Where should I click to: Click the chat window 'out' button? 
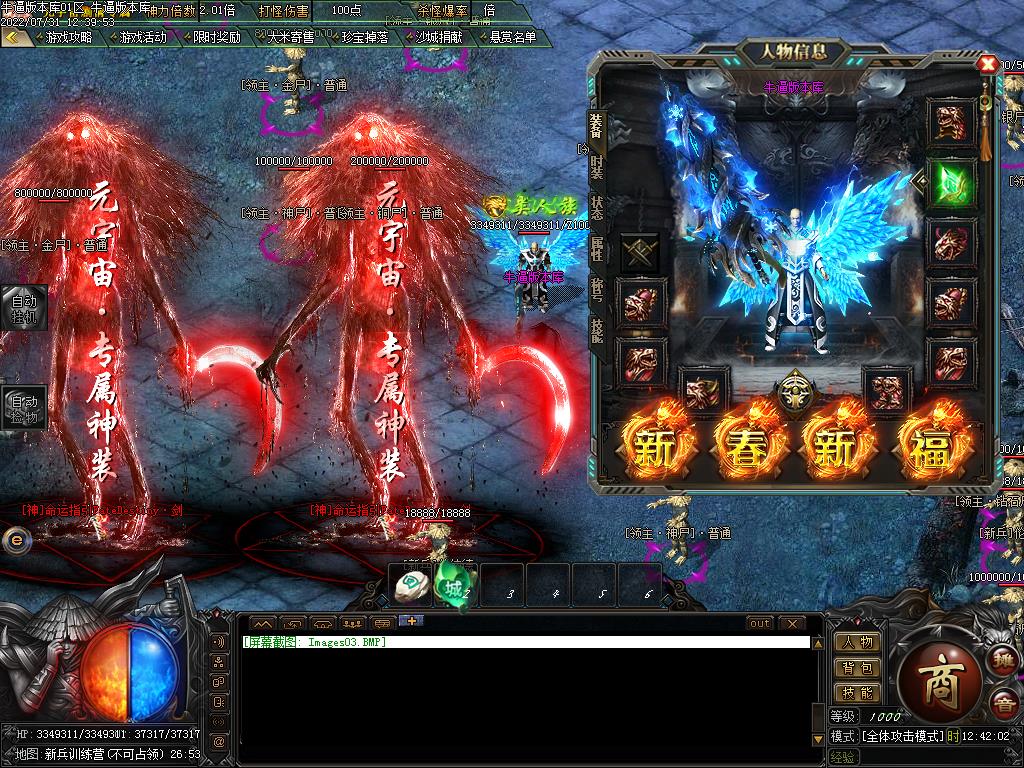760,623
